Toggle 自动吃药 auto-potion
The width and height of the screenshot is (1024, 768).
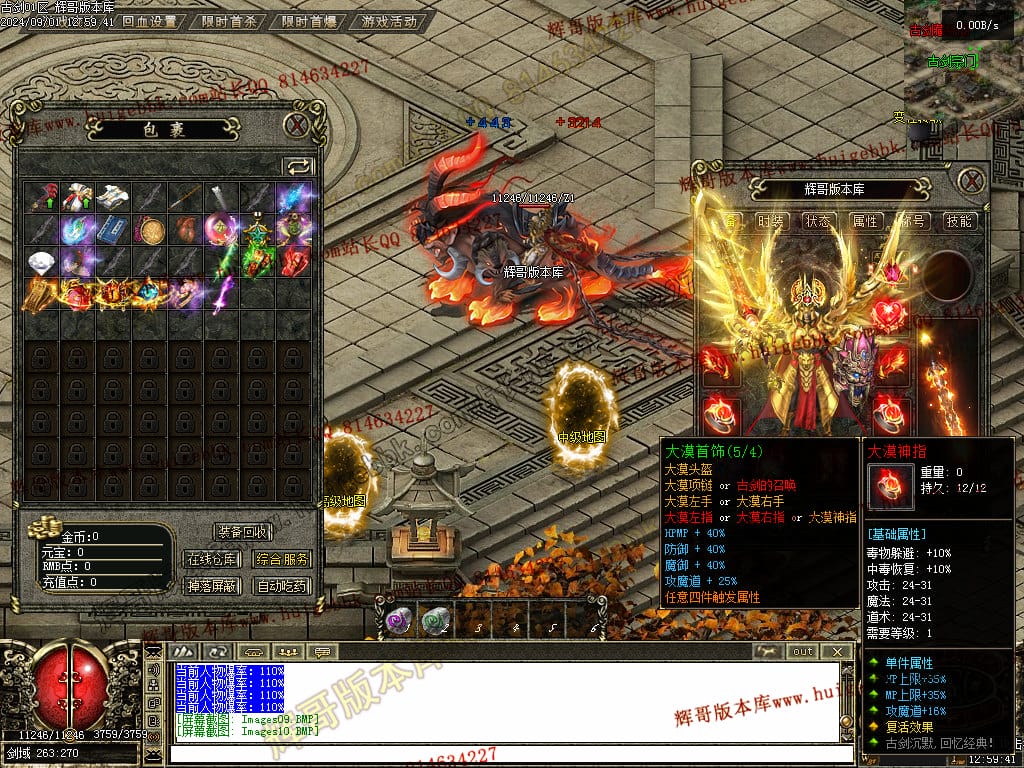click(x=282, y=586)
